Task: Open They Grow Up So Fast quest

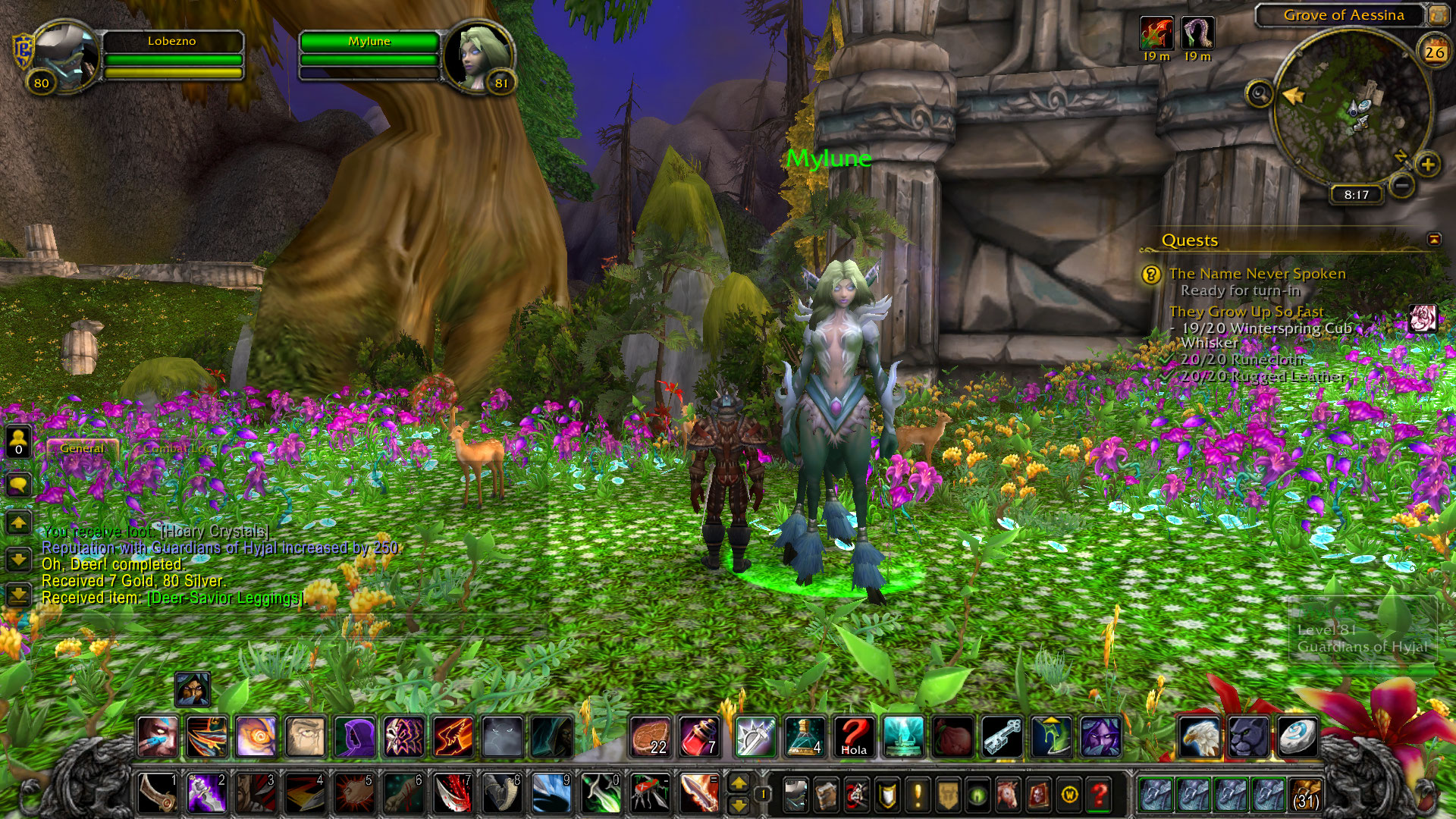Action: [x=1246, y=312]
